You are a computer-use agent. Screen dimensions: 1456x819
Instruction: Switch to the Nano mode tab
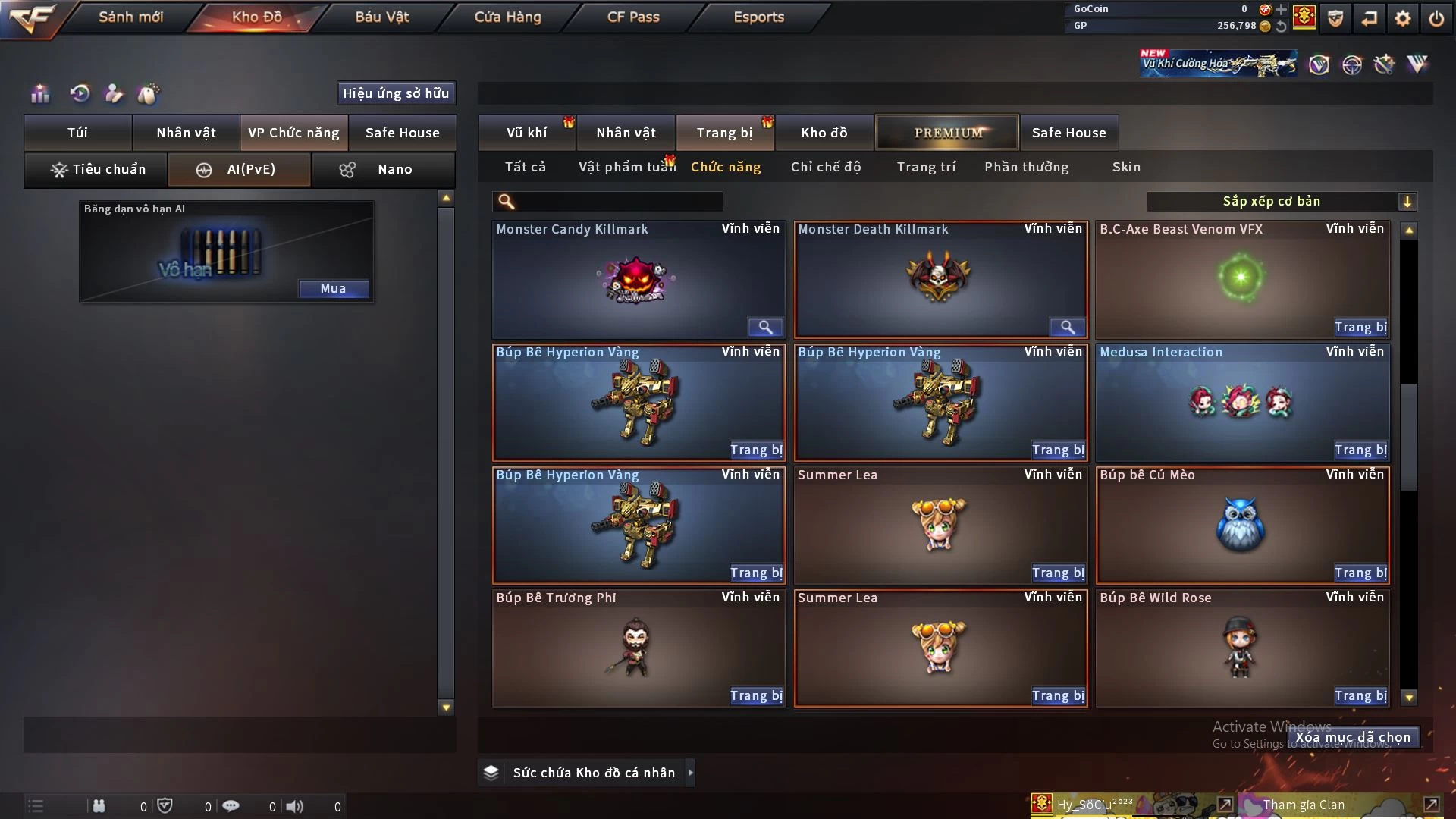pyautogui.click(x=384, y=169)
